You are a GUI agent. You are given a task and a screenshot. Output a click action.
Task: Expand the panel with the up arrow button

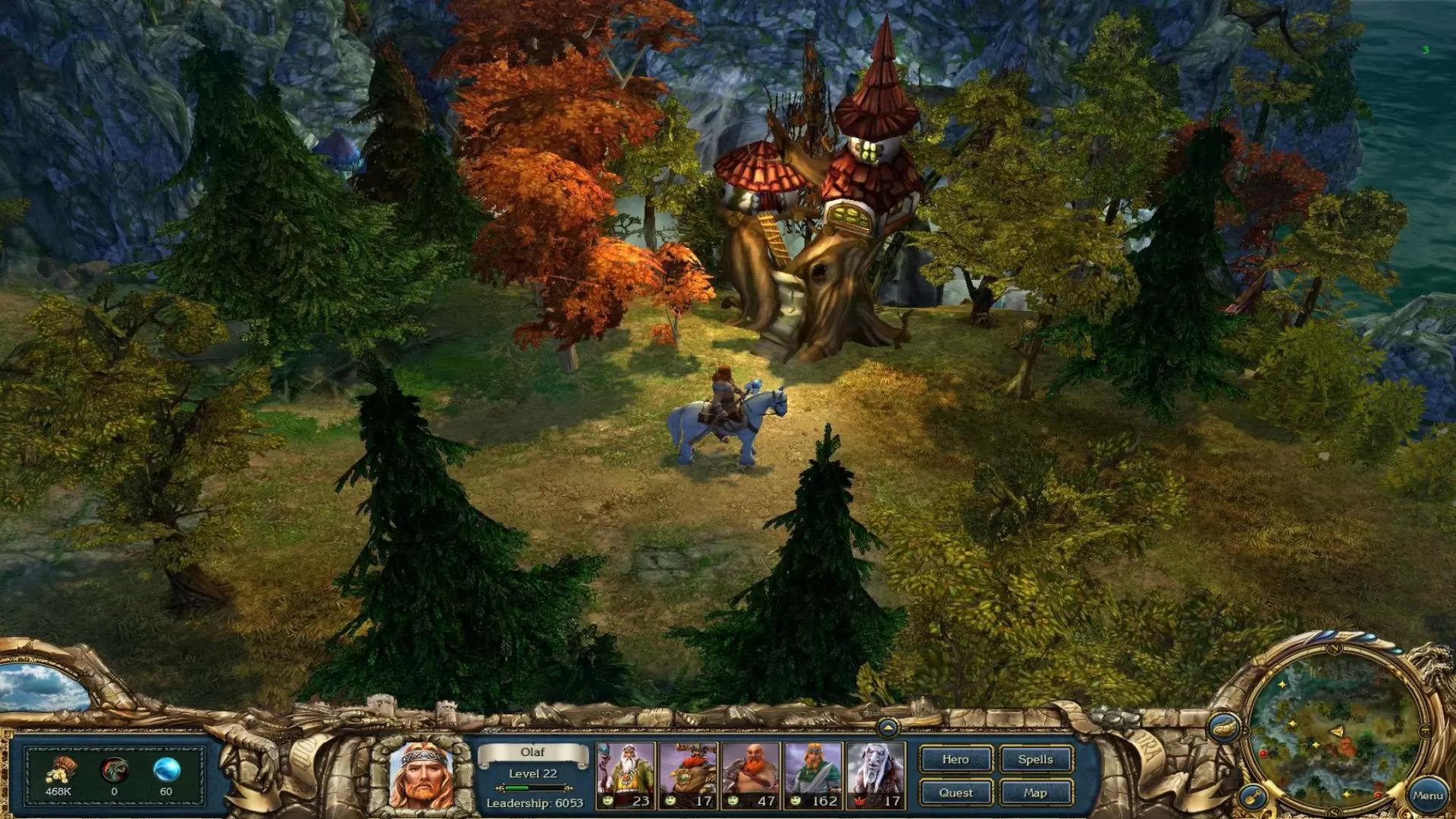pos(887,728)
